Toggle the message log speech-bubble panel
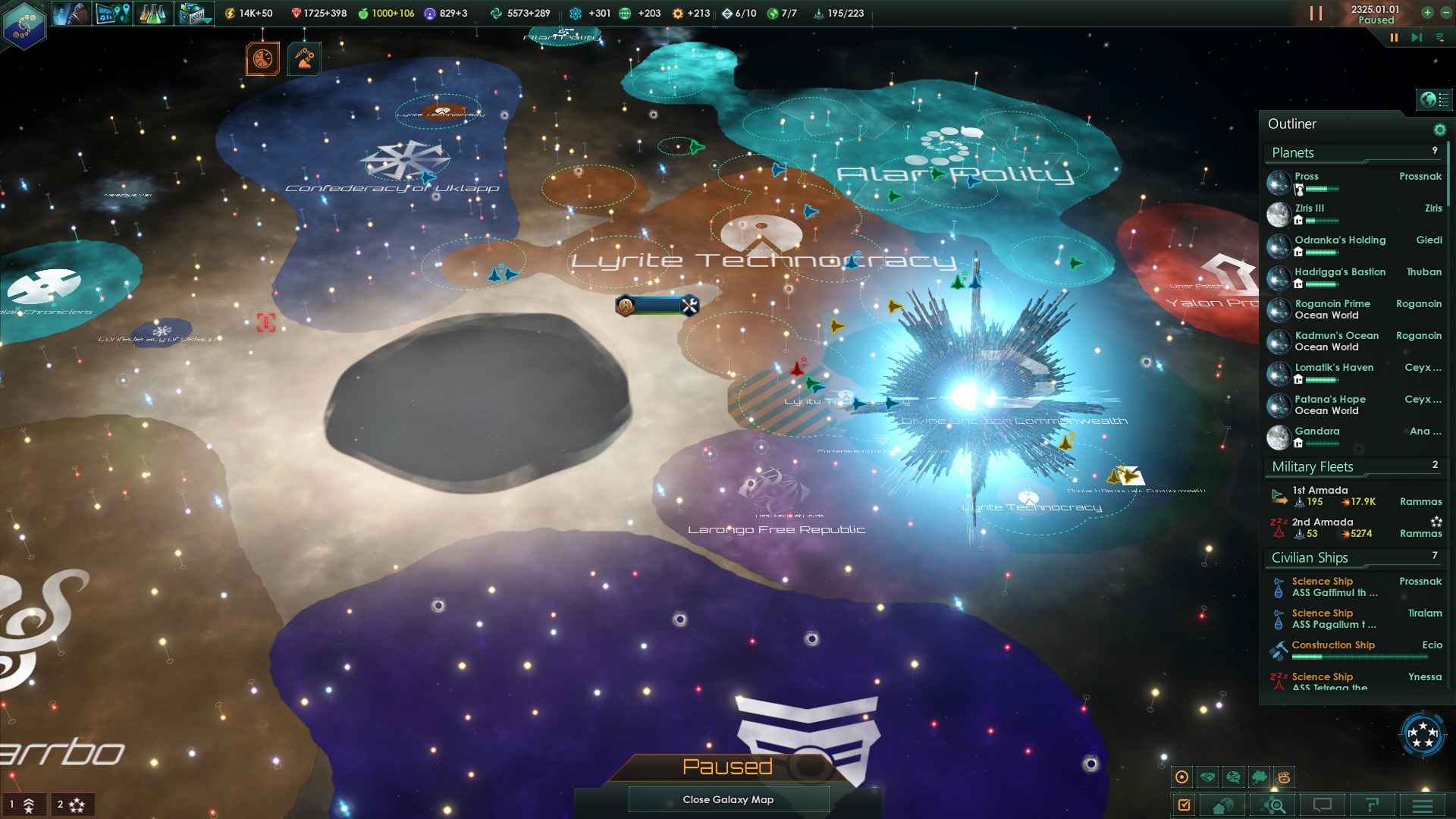 pos(1323,805)
